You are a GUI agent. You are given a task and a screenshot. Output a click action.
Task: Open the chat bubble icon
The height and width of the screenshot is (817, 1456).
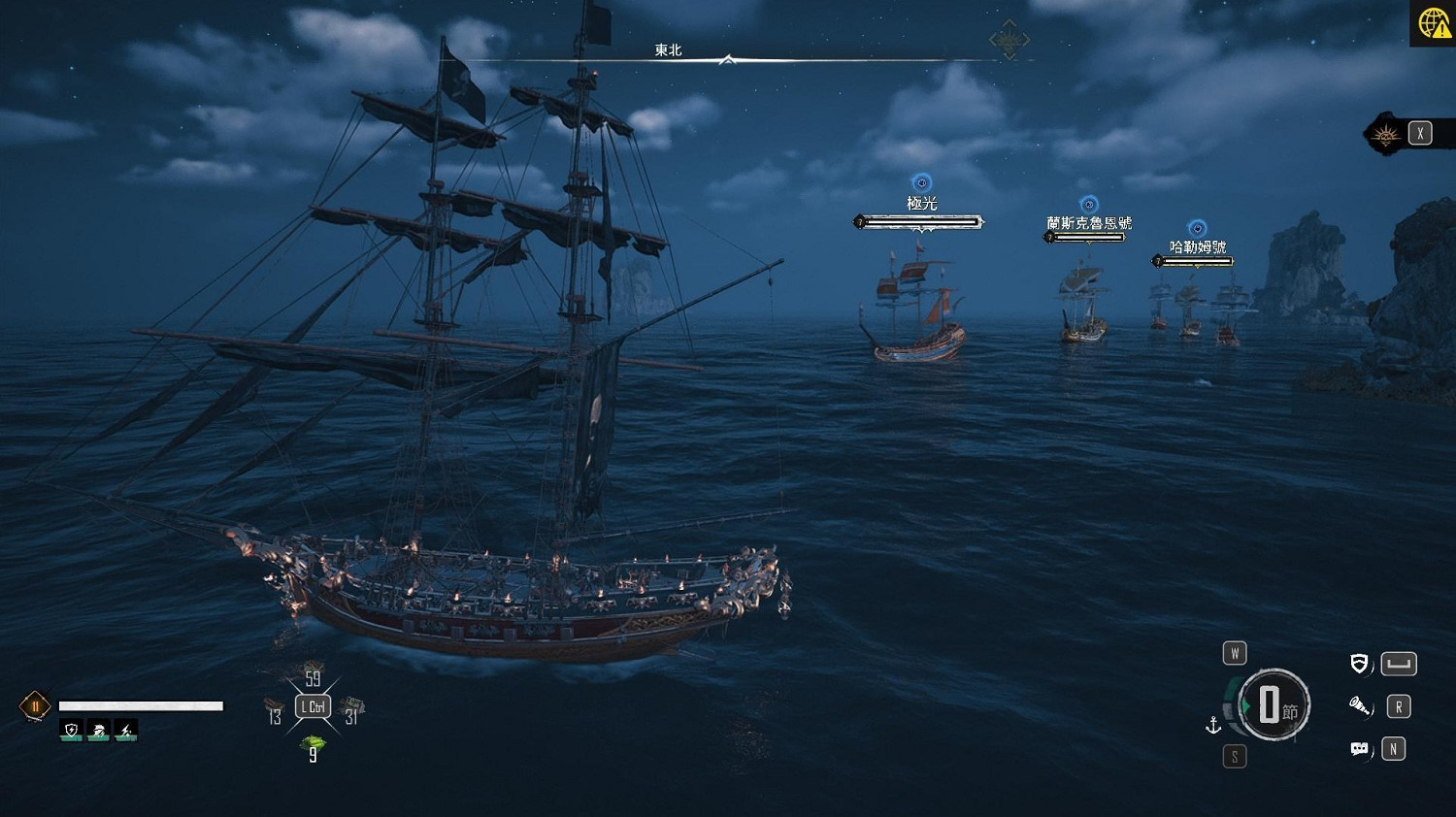1360,749
